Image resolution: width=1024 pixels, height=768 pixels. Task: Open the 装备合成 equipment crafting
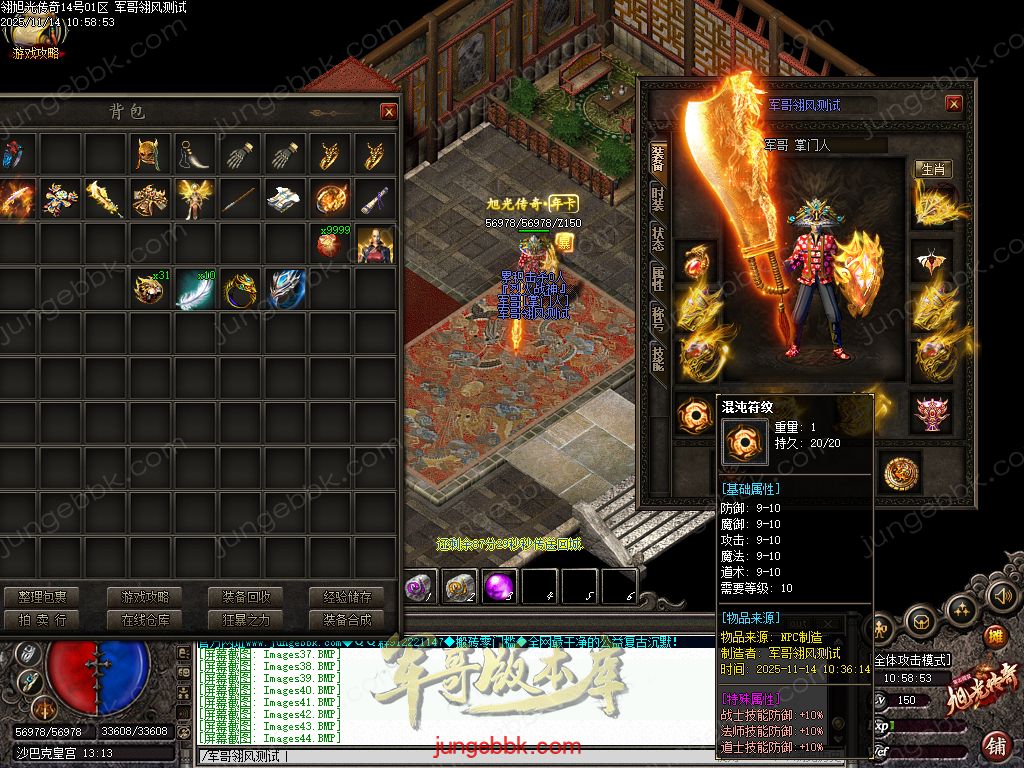pos(346,620)
